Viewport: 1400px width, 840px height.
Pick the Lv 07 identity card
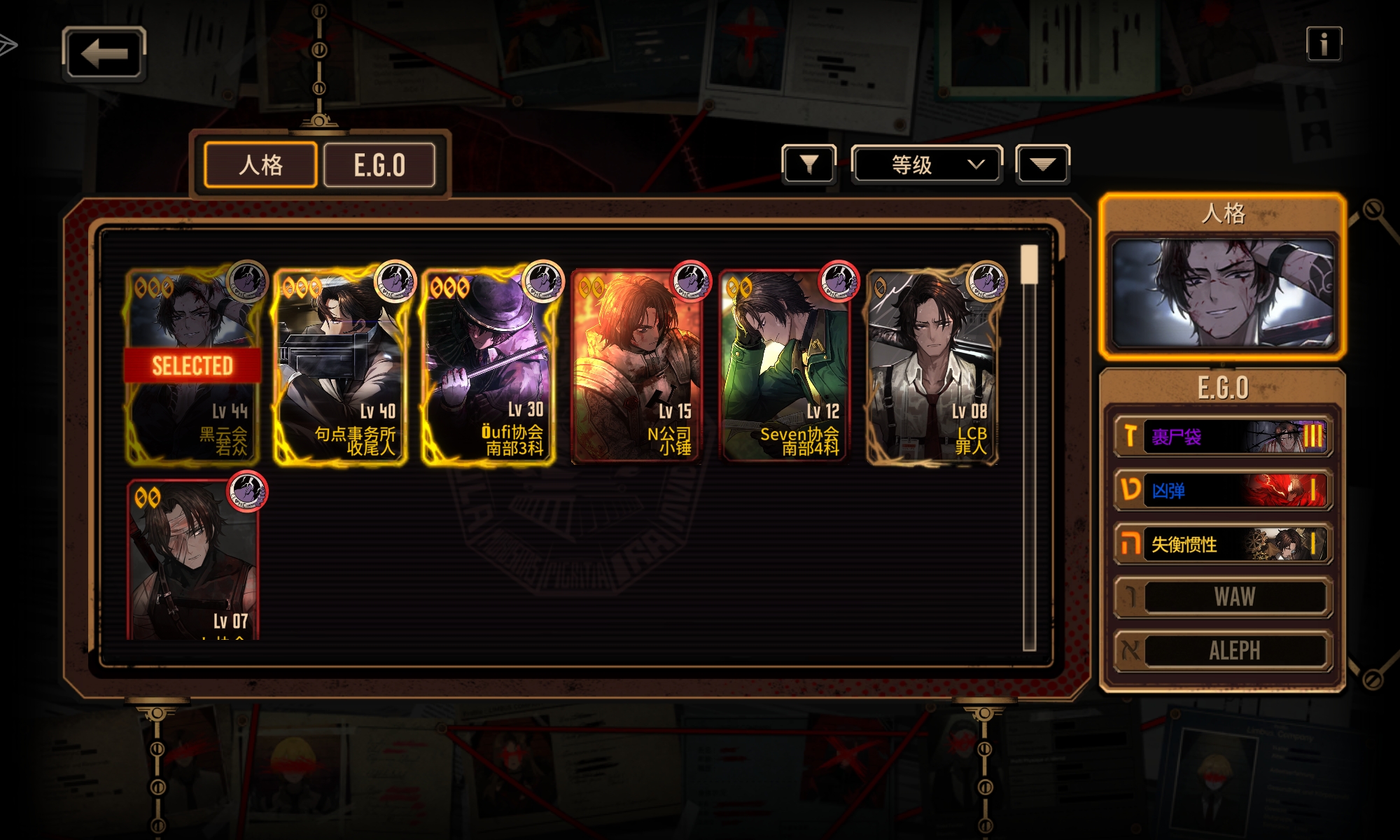pyautogui.click(x=193, y=560)
